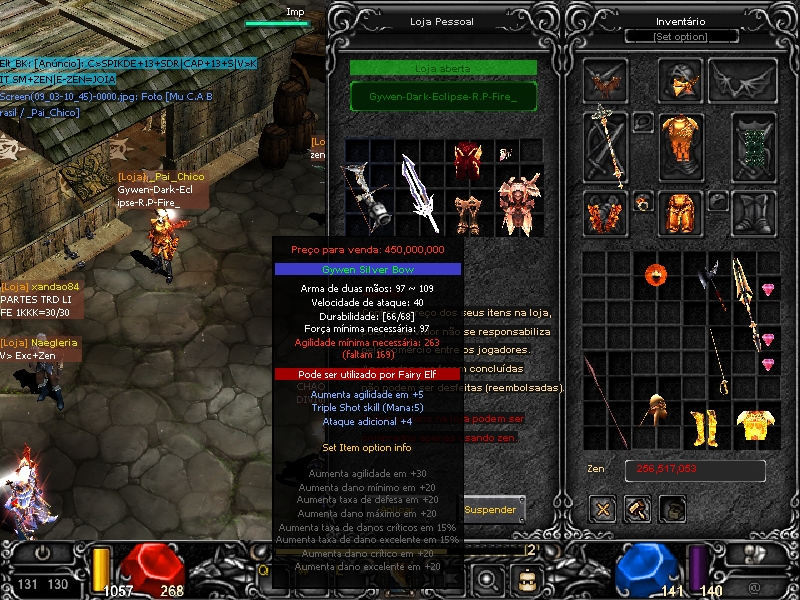This screenshot has height=600, width=800.
Task: Click the power button in bottom-left HUD
Action: 44,552
